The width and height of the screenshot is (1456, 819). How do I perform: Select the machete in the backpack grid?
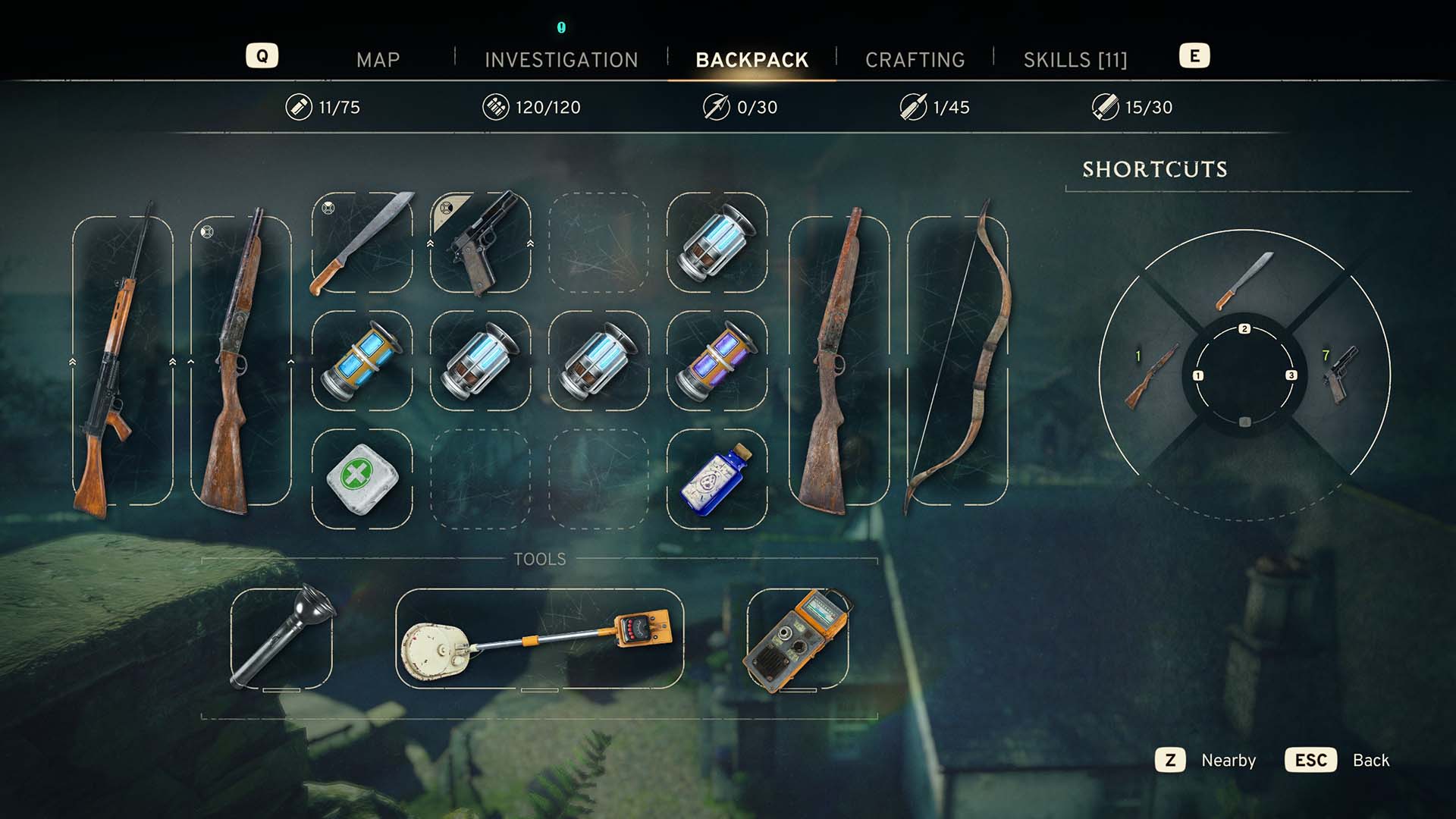tap(362, 243)
